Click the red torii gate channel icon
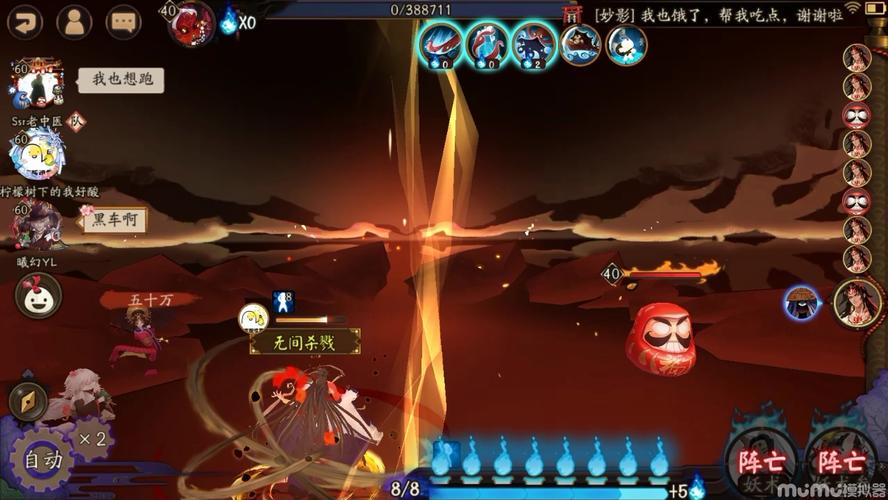This screenshot has width=888, height=500. [572, 14]
